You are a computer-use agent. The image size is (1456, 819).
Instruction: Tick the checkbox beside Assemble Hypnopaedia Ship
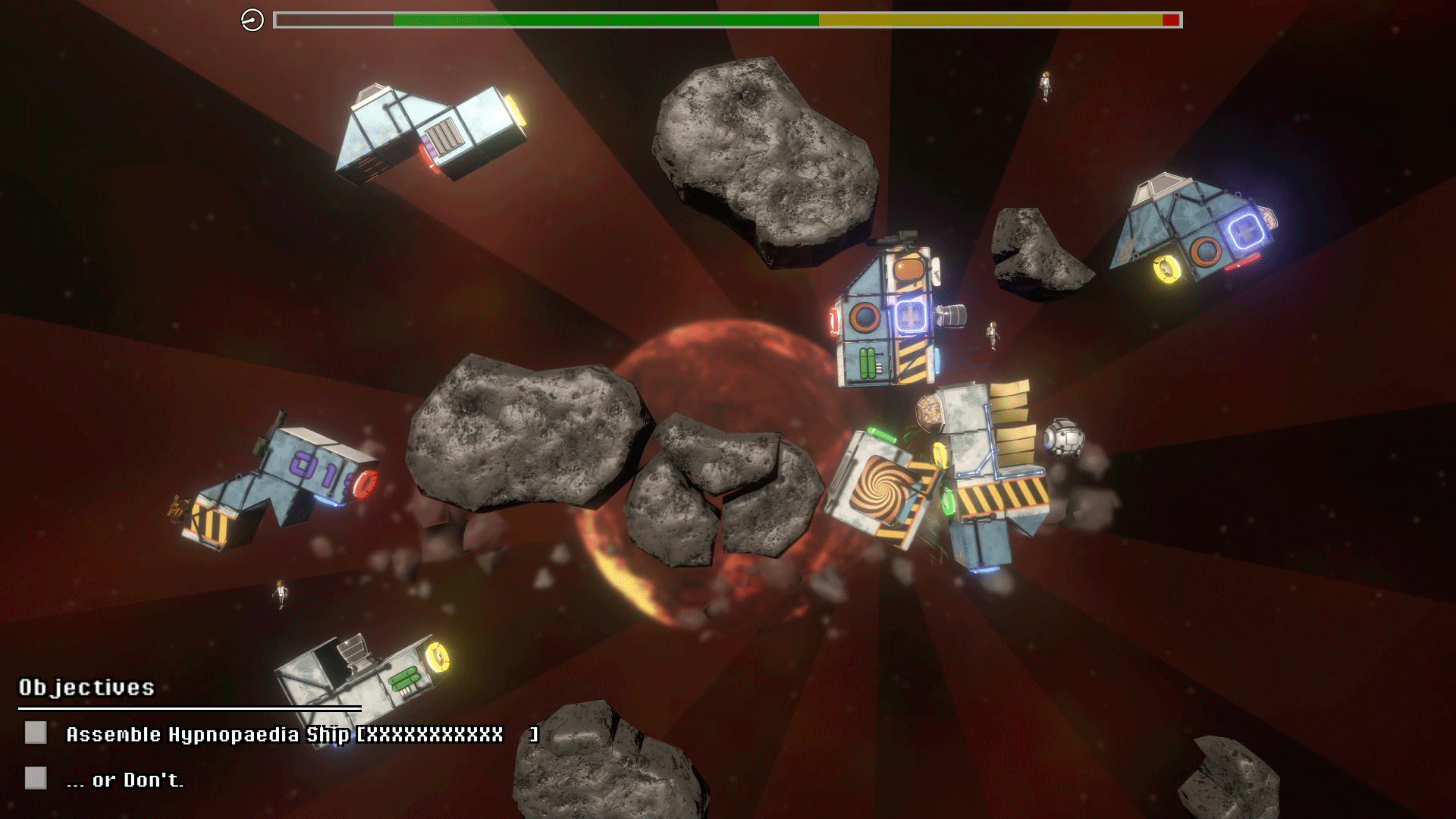pos(36,733)
